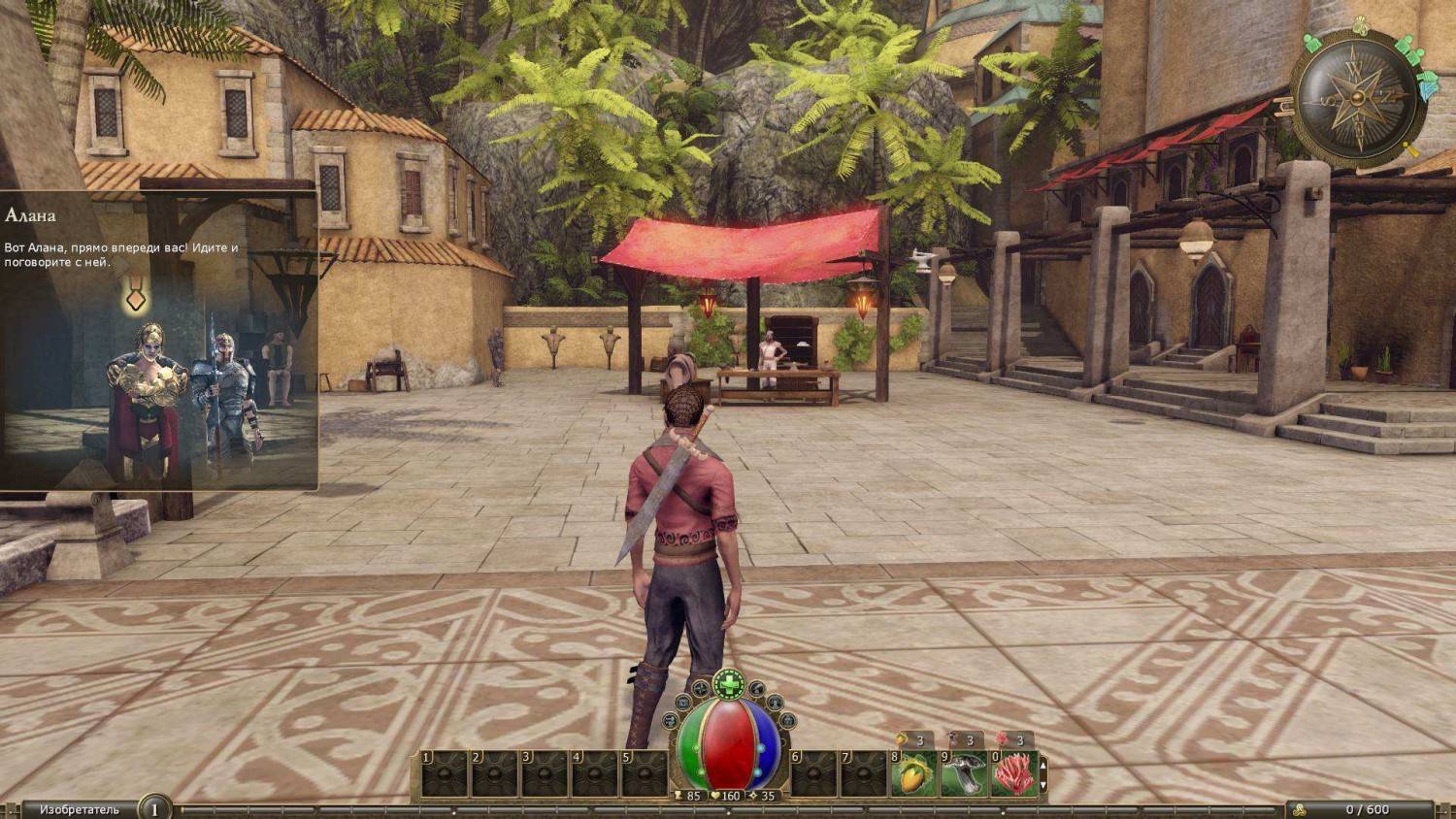Image resolution: width=1456 pixels, height=819 pixels.
Task: Click the character level 1 badge
Action: coord(153,808)
